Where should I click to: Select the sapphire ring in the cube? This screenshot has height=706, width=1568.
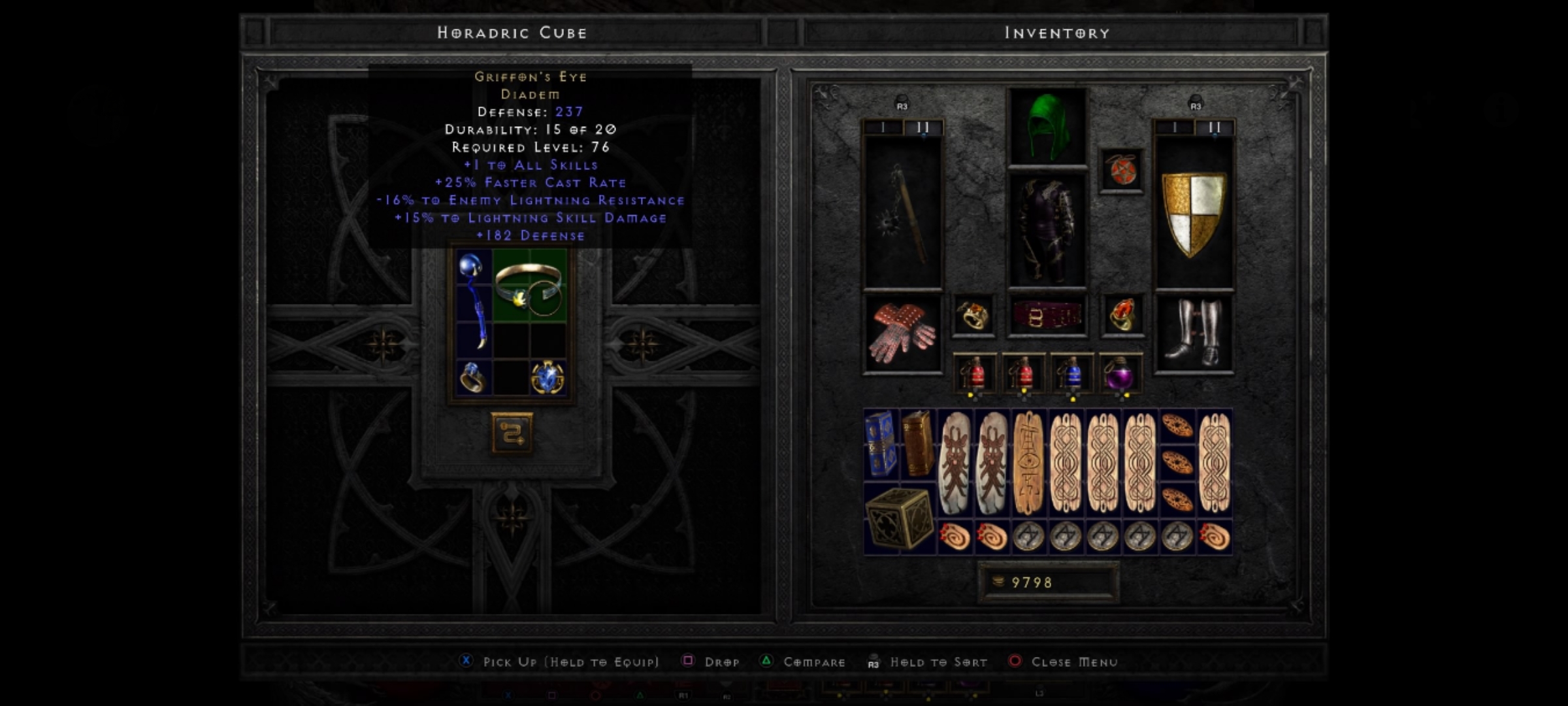pos(472,377)
